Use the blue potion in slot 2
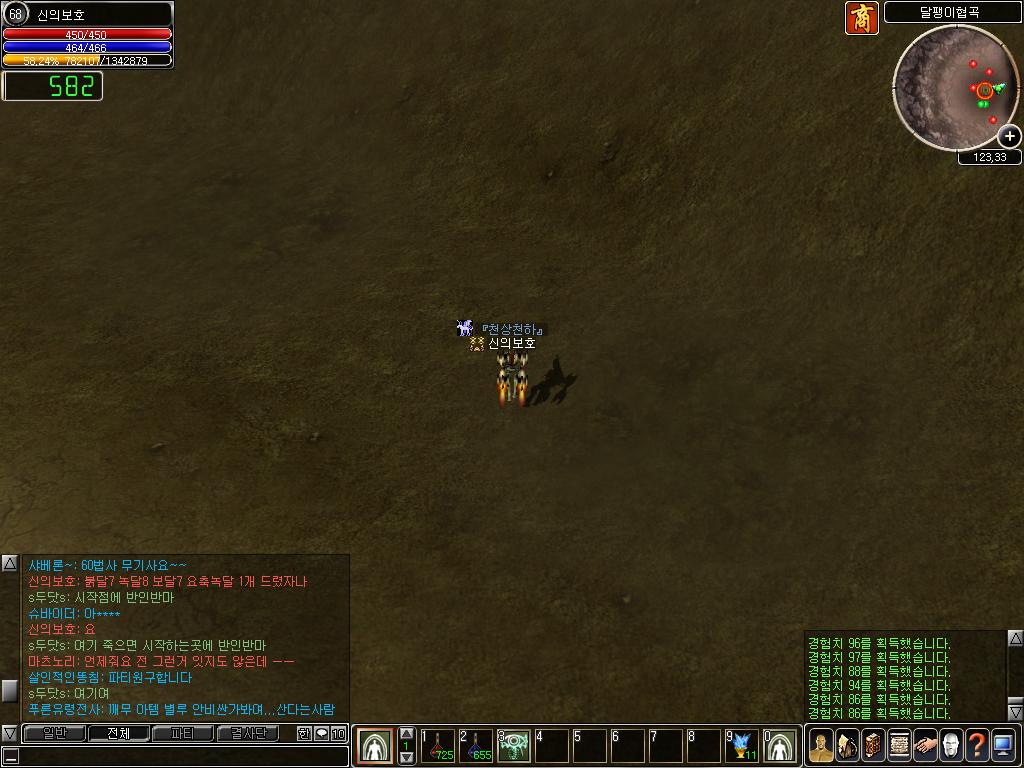 [x=476, y=746]
